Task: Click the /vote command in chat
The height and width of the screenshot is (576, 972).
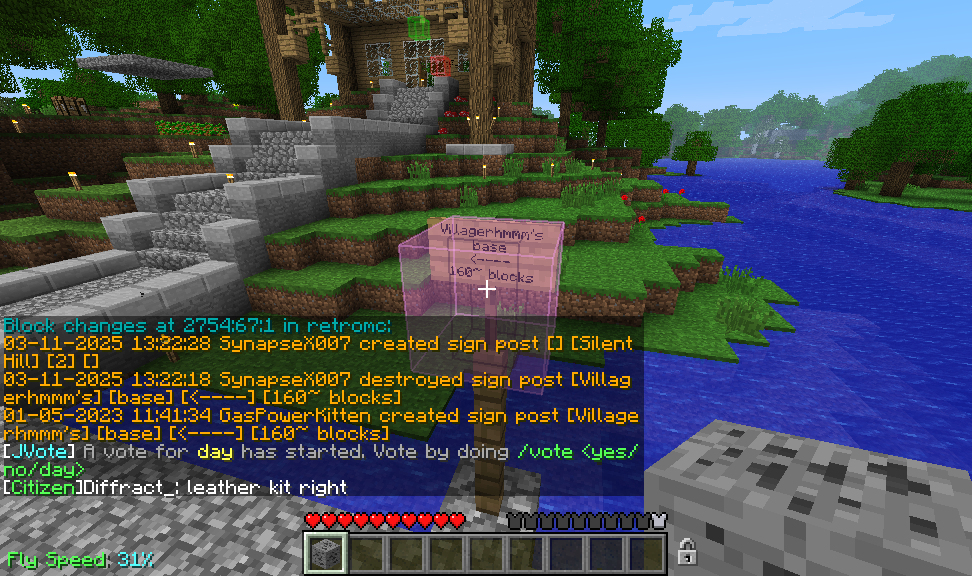Action: tap(540, 452)
